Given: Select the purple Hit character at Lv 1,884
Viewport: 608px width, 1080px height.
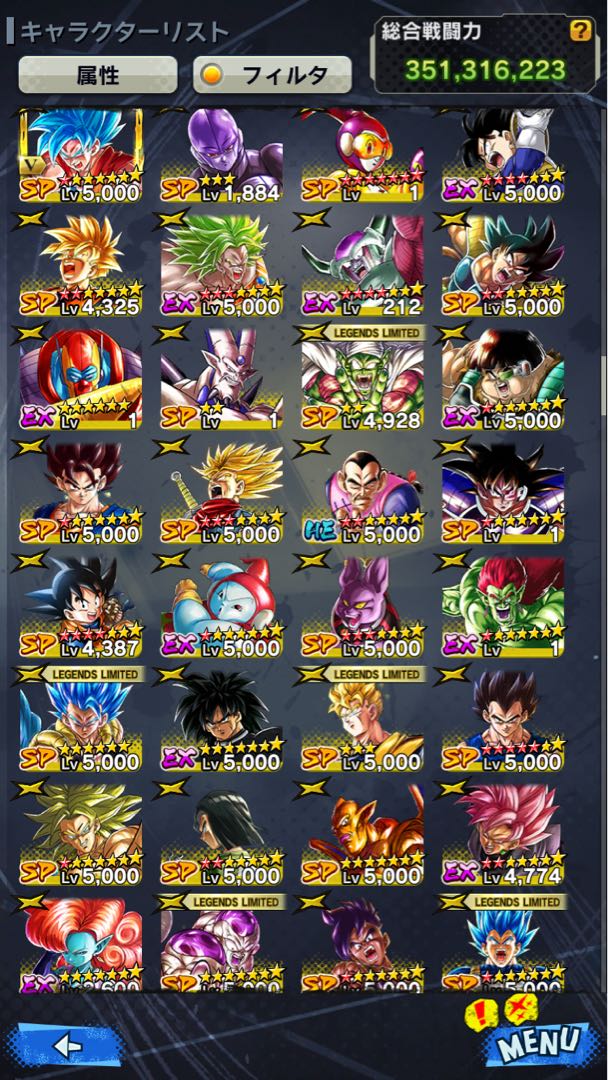Looking at the screenshot, I should point(221,155).
